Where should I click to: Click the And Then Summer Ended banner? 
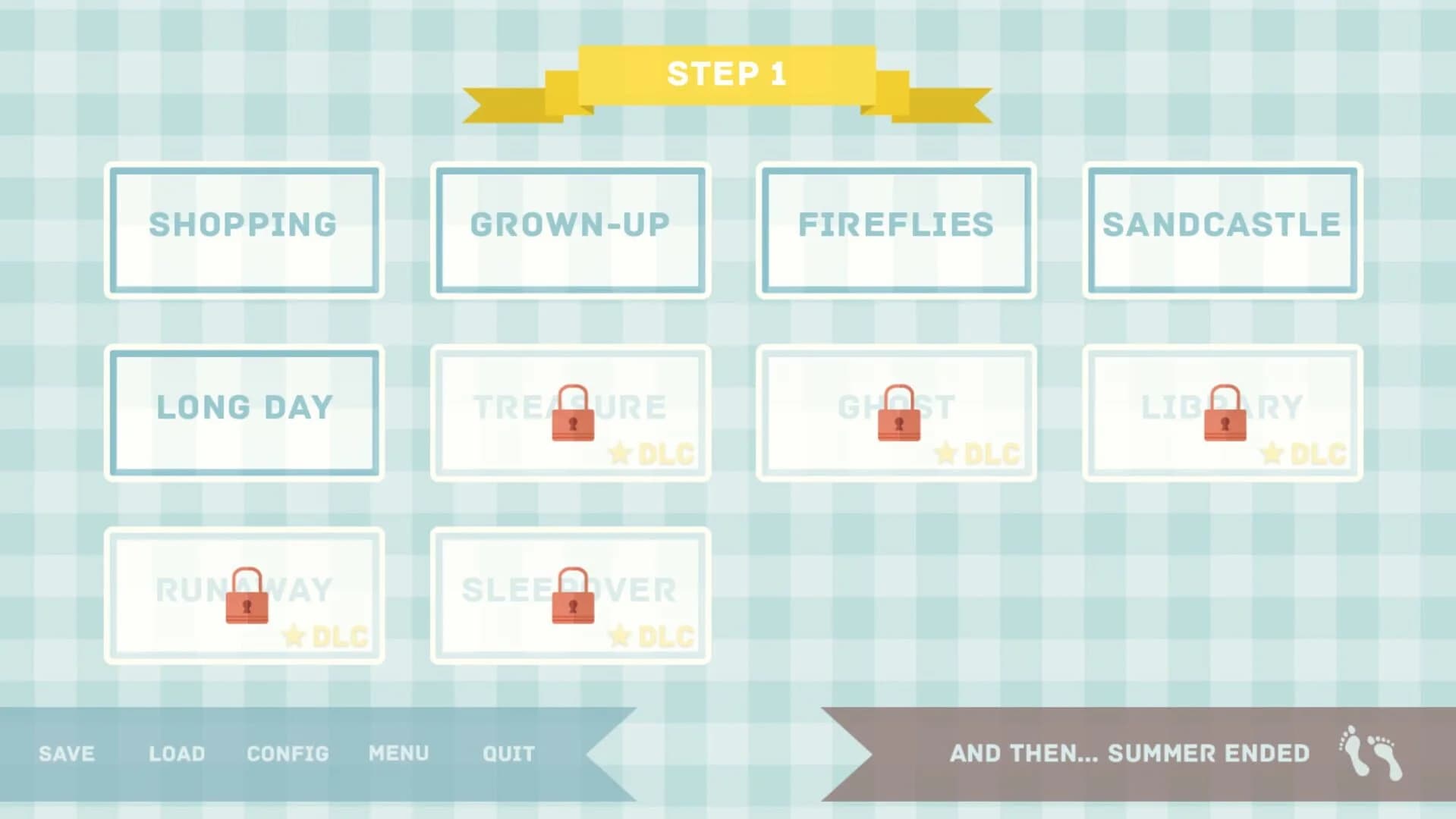pyautogui.click(x=1131, y=753)
